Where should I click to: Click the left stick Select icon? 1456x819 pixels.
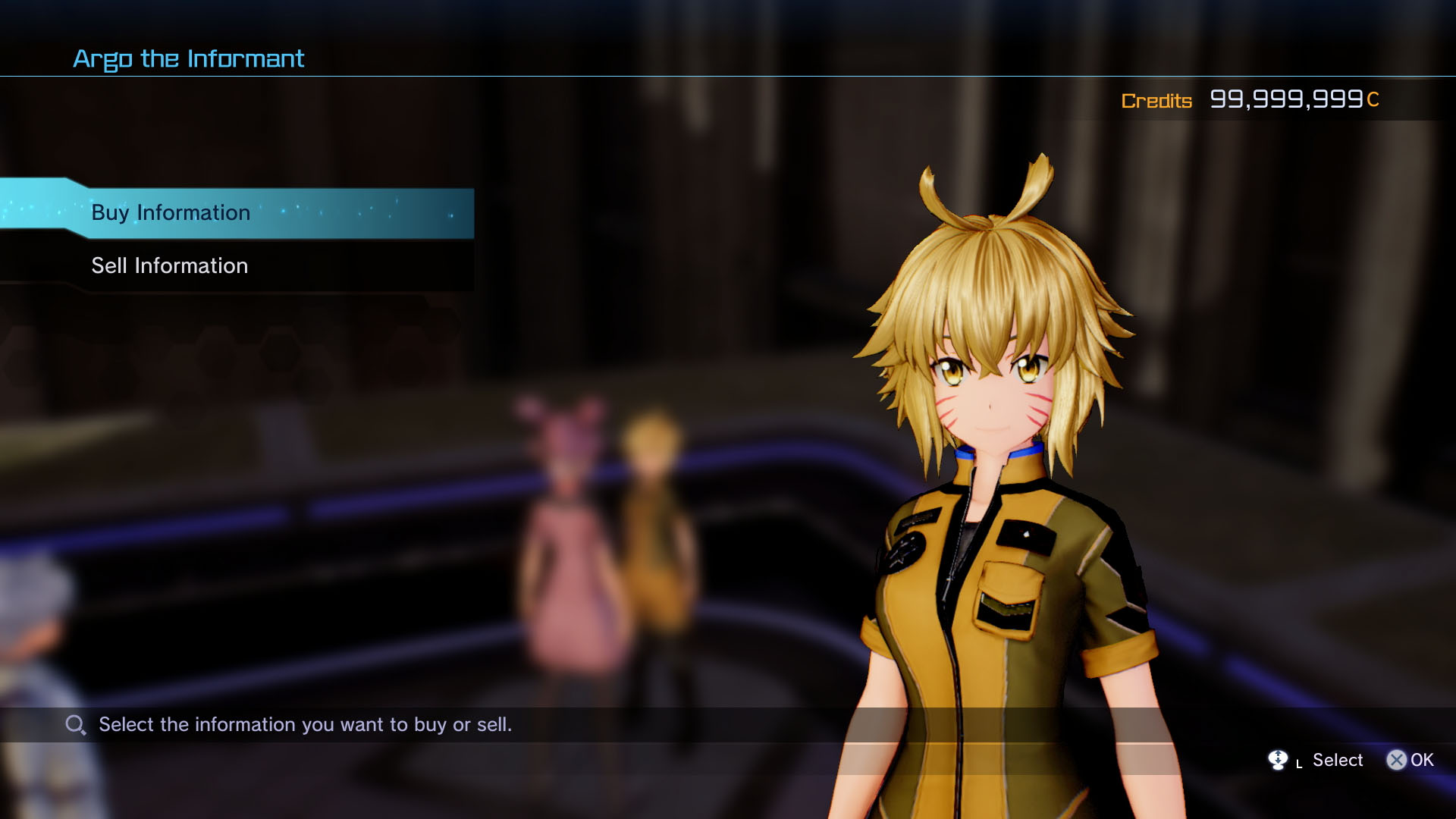(x=1279, y=760)
